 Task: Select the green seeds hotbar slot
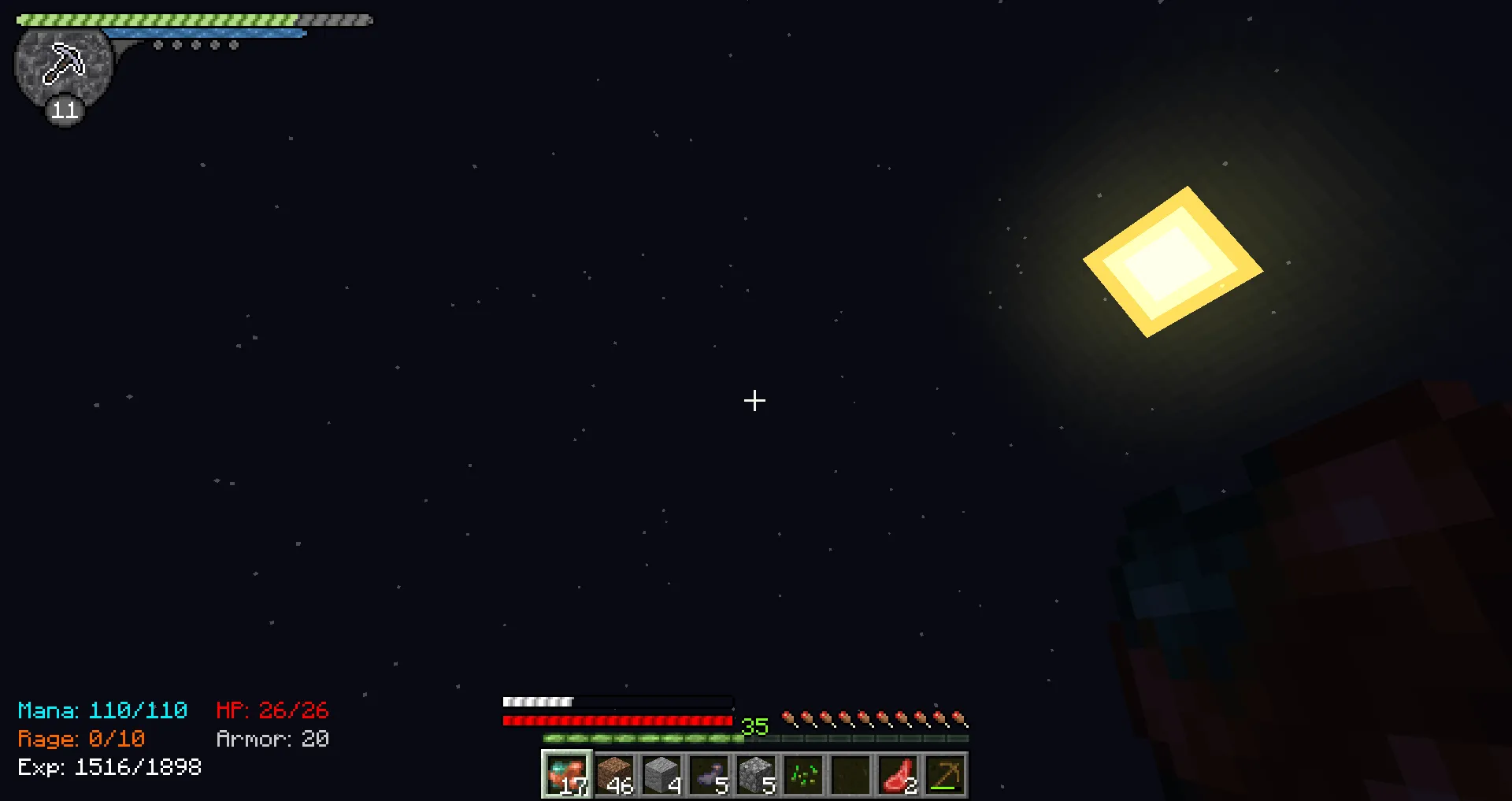tap(803, 776)
